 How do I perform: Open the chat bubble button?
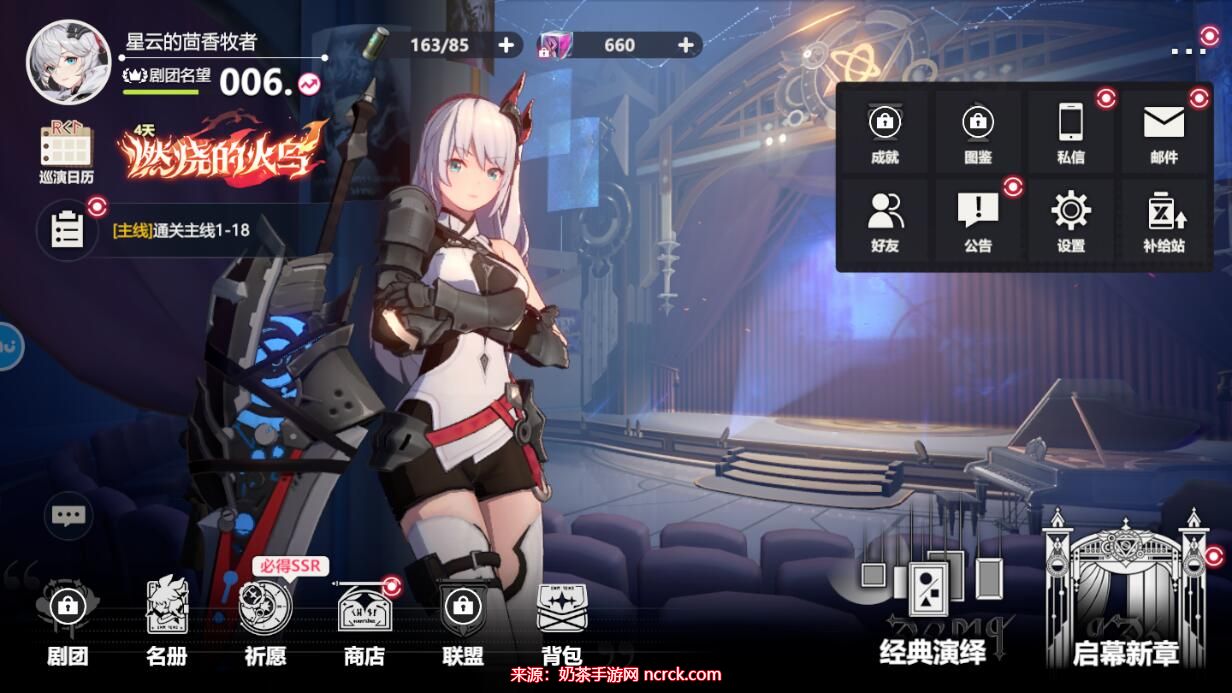click(x=68, y=516)
